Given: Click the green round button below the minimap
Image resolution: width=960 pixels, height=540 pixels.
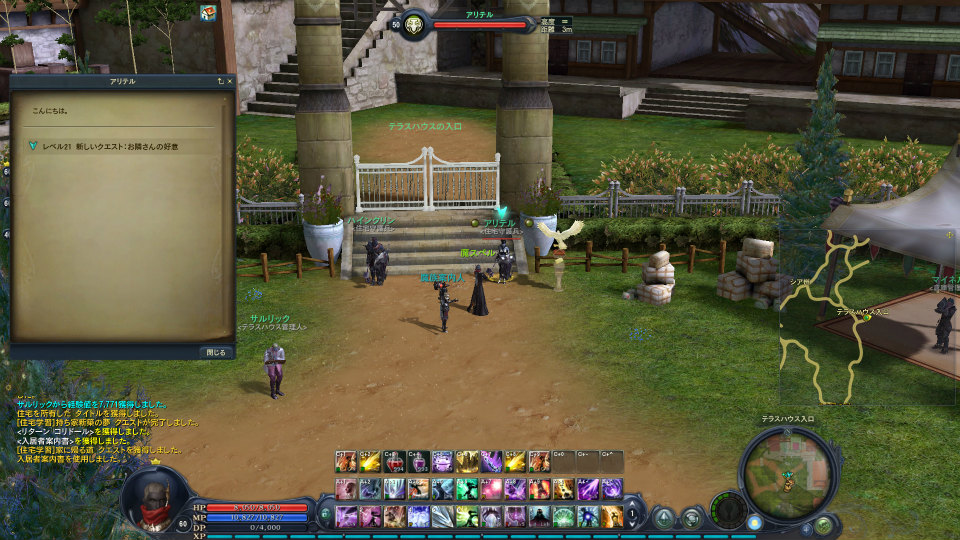Looking at the screenshot, I should click(823, 524).
